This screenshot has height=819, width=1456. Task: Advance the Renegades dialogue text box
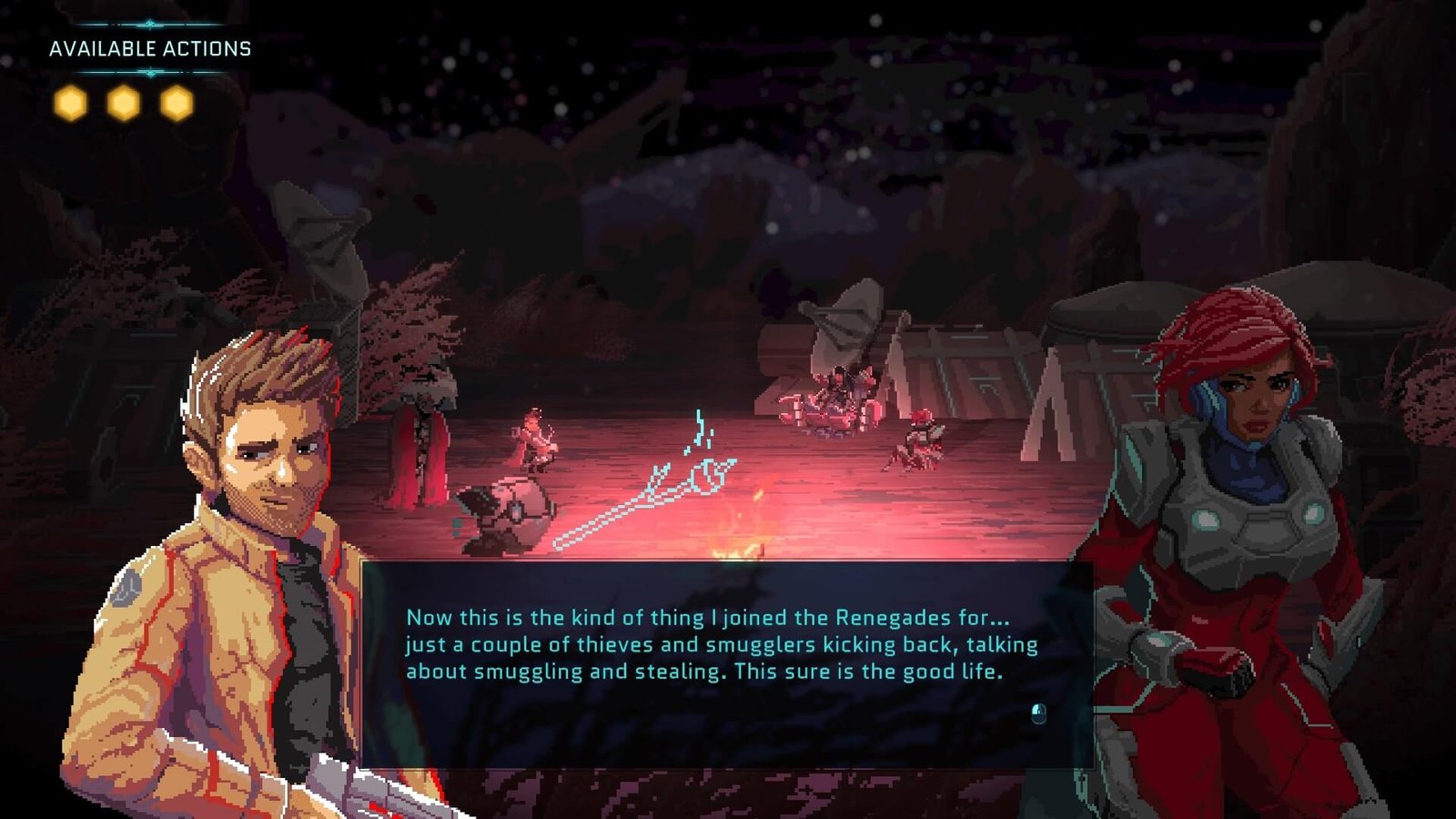tap(1038, 713)
